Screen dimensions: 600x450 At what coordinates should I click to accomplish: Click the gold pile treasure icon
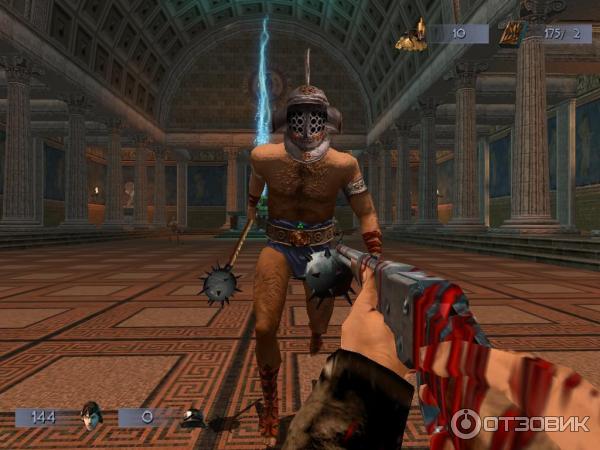click(411, 36)
